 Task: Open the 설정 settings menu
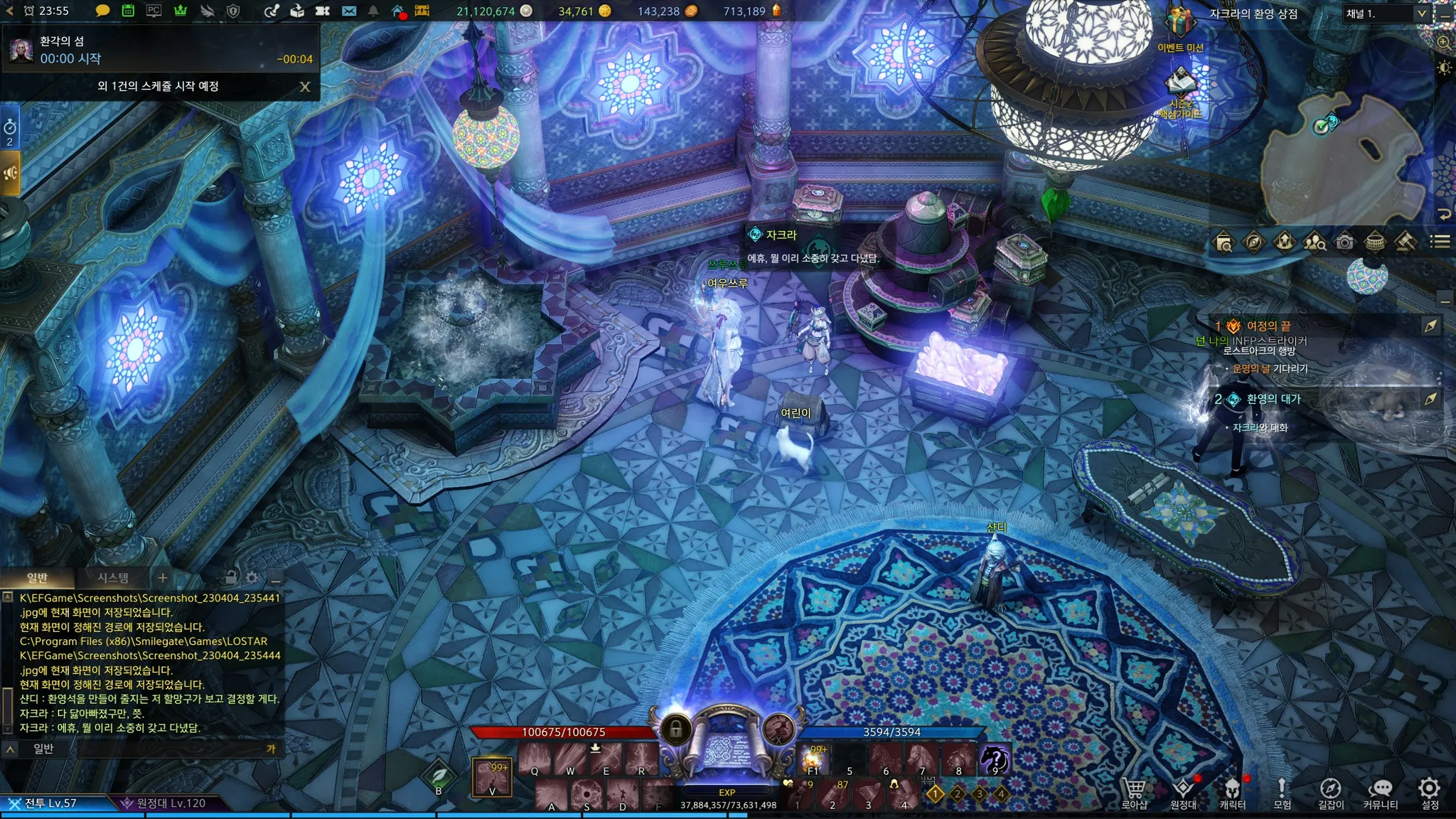(x=1429, y=793)
